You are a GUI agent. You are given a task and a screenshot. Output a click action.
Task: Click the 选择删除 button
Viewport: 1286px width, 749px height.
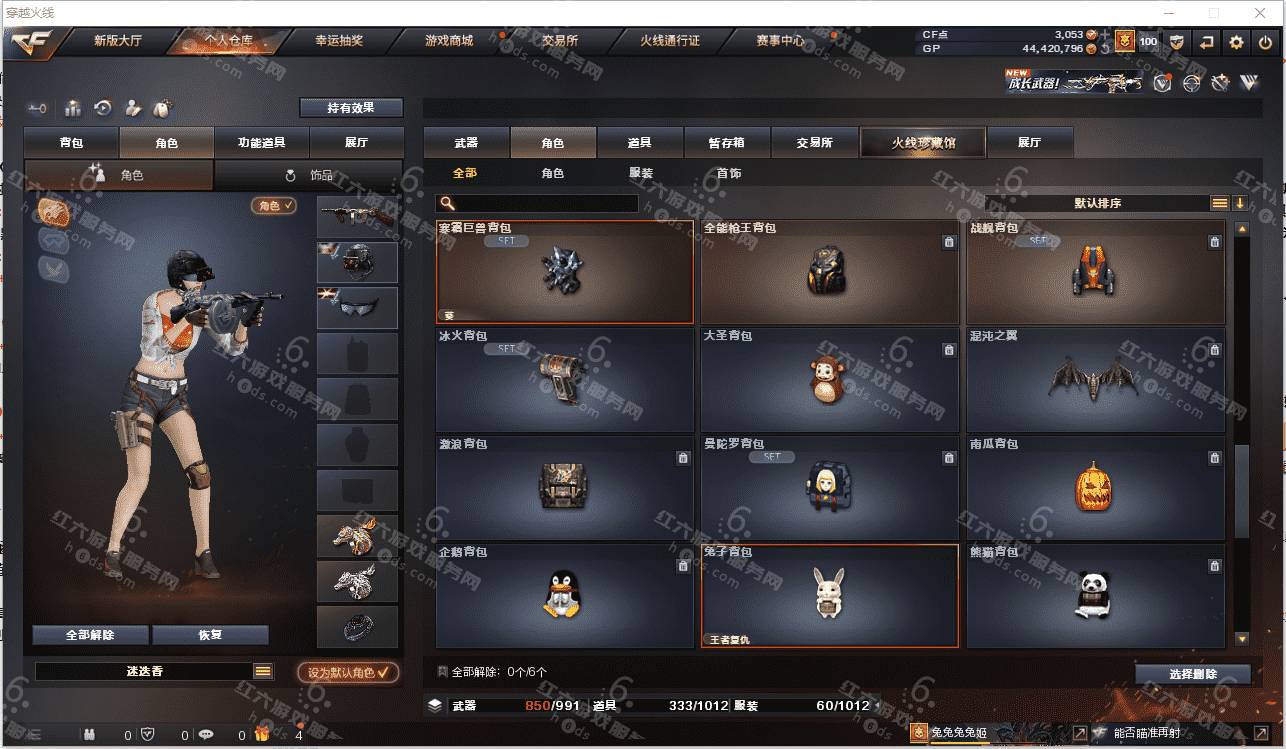click(1192, 674)
